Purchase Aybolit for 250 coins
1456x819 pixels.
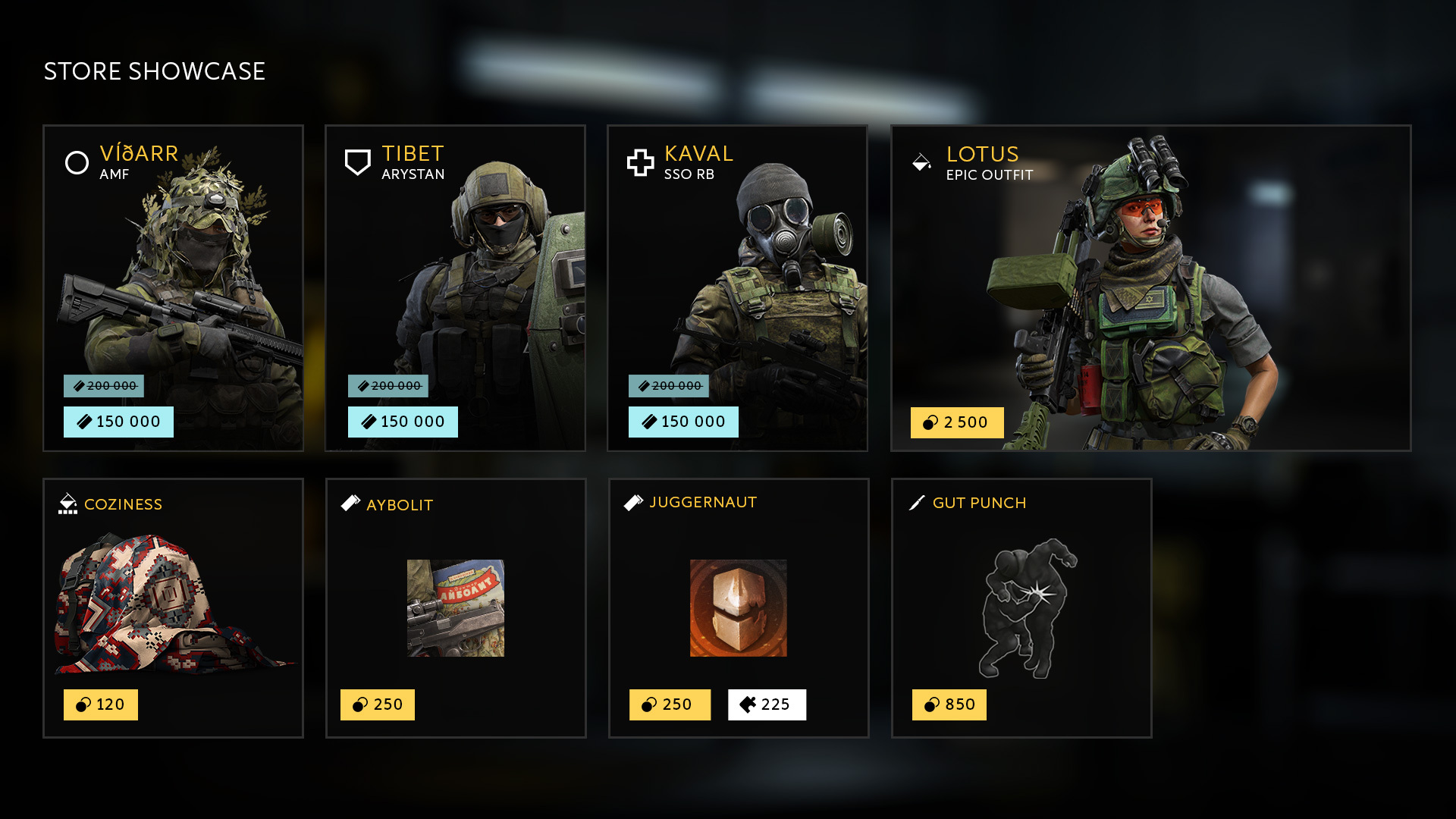[x=378, y=704]
